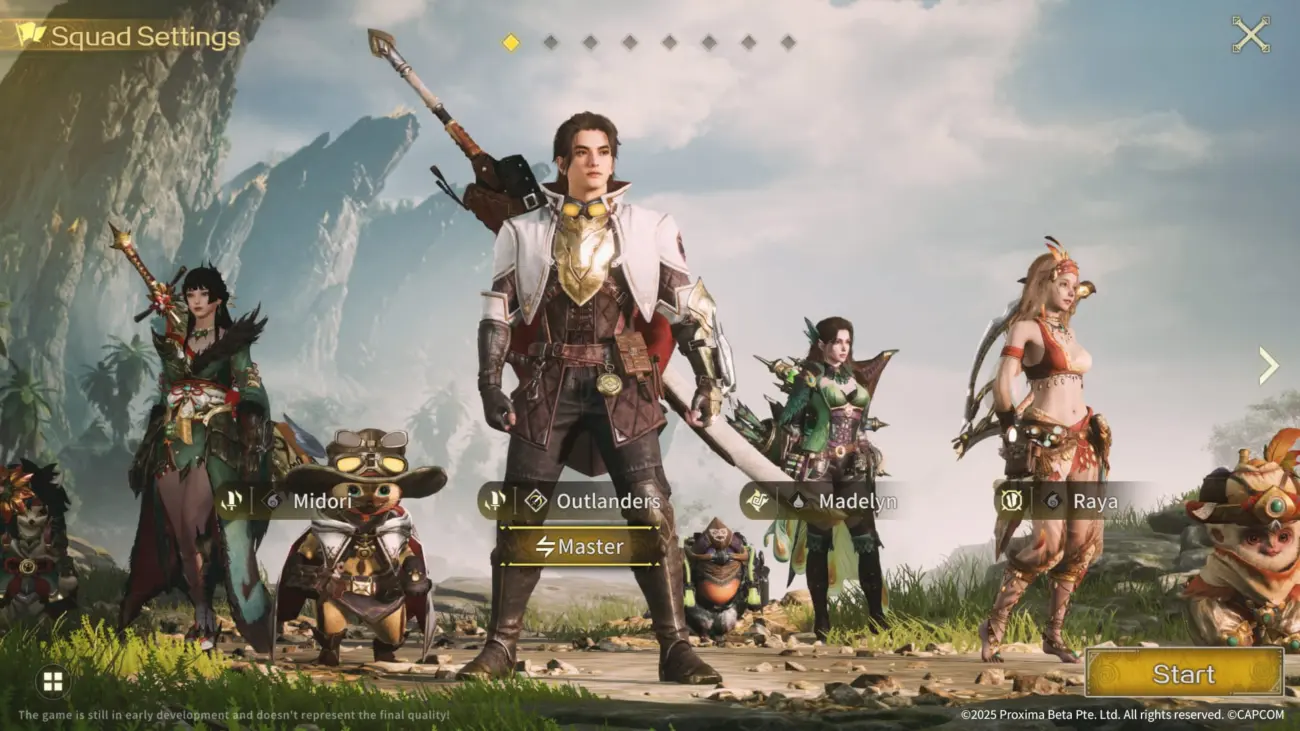
Task: Expand the next squad with the right arrow
Action: [x=1268, y=365]
